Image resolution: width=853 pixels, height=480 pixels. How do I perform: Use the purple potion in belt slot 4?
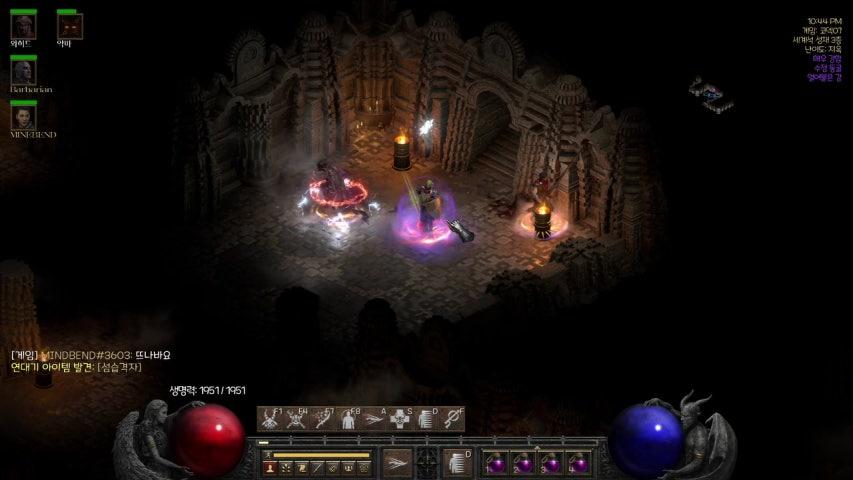[578, 463]
